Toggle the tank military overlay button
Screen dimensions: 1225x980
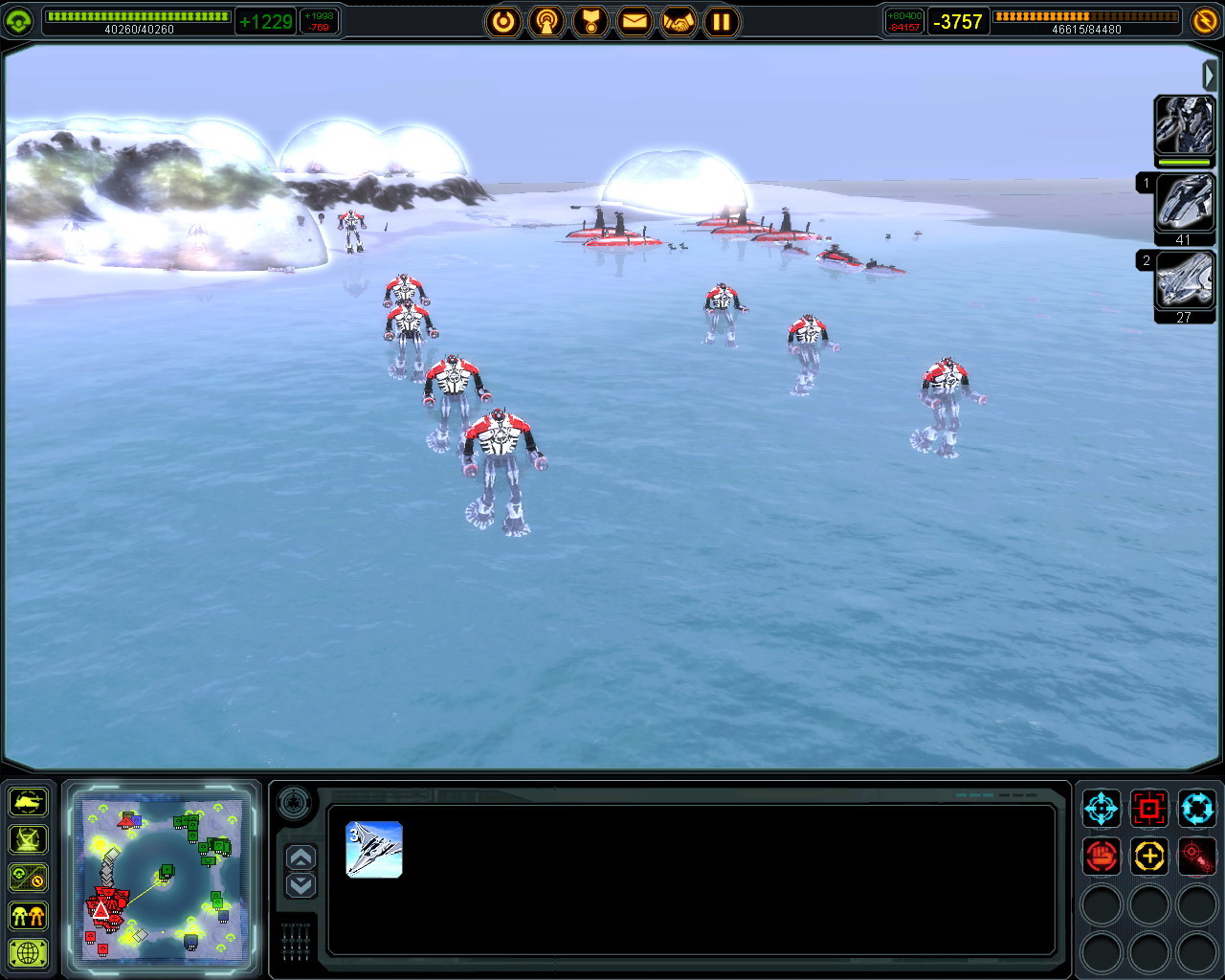point(29,801)
